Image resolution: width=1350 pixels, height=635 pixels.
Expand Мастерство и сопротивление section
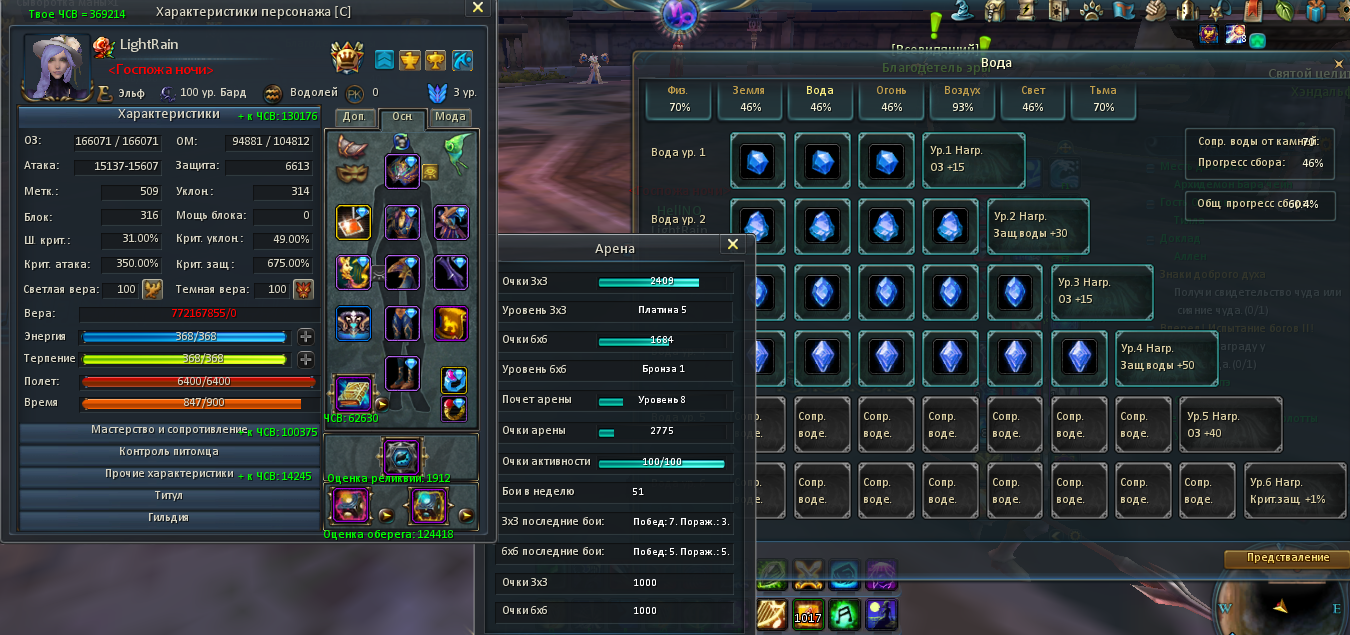point(169,431)
